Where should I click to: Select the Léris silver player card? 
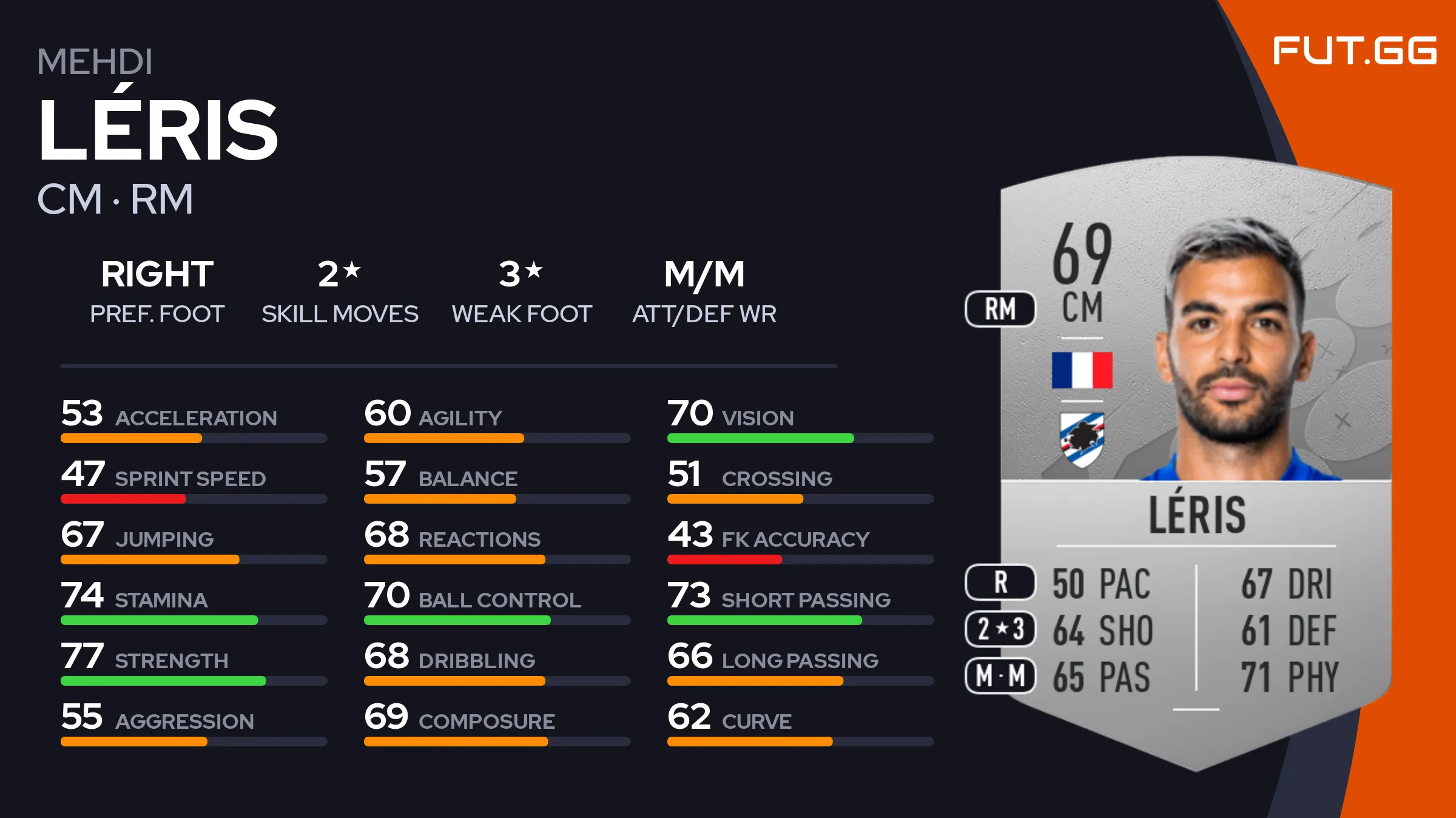(x=1195, y=461)
